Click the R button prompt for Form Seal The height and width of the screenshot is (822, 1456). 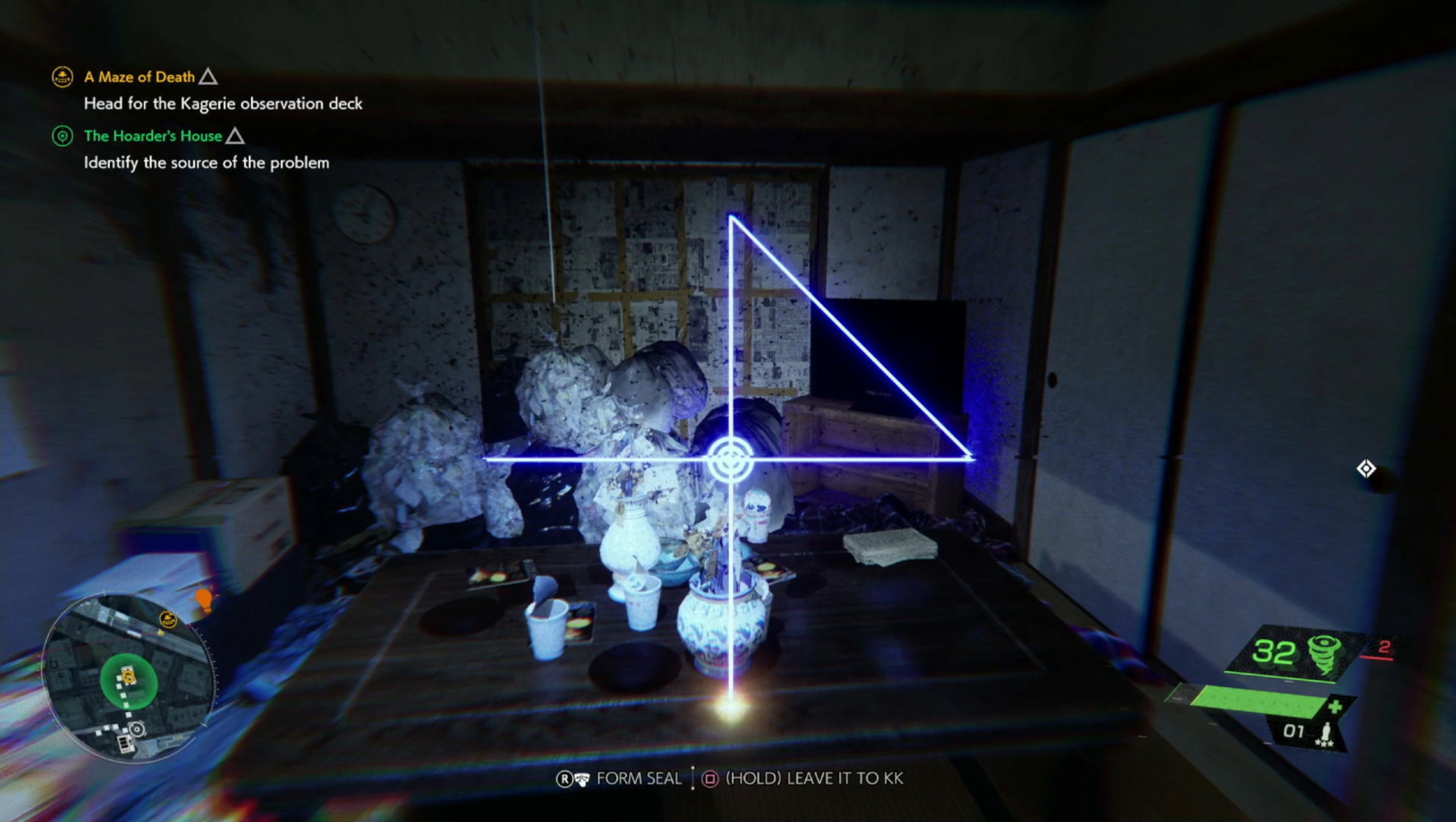click(565, 778)
